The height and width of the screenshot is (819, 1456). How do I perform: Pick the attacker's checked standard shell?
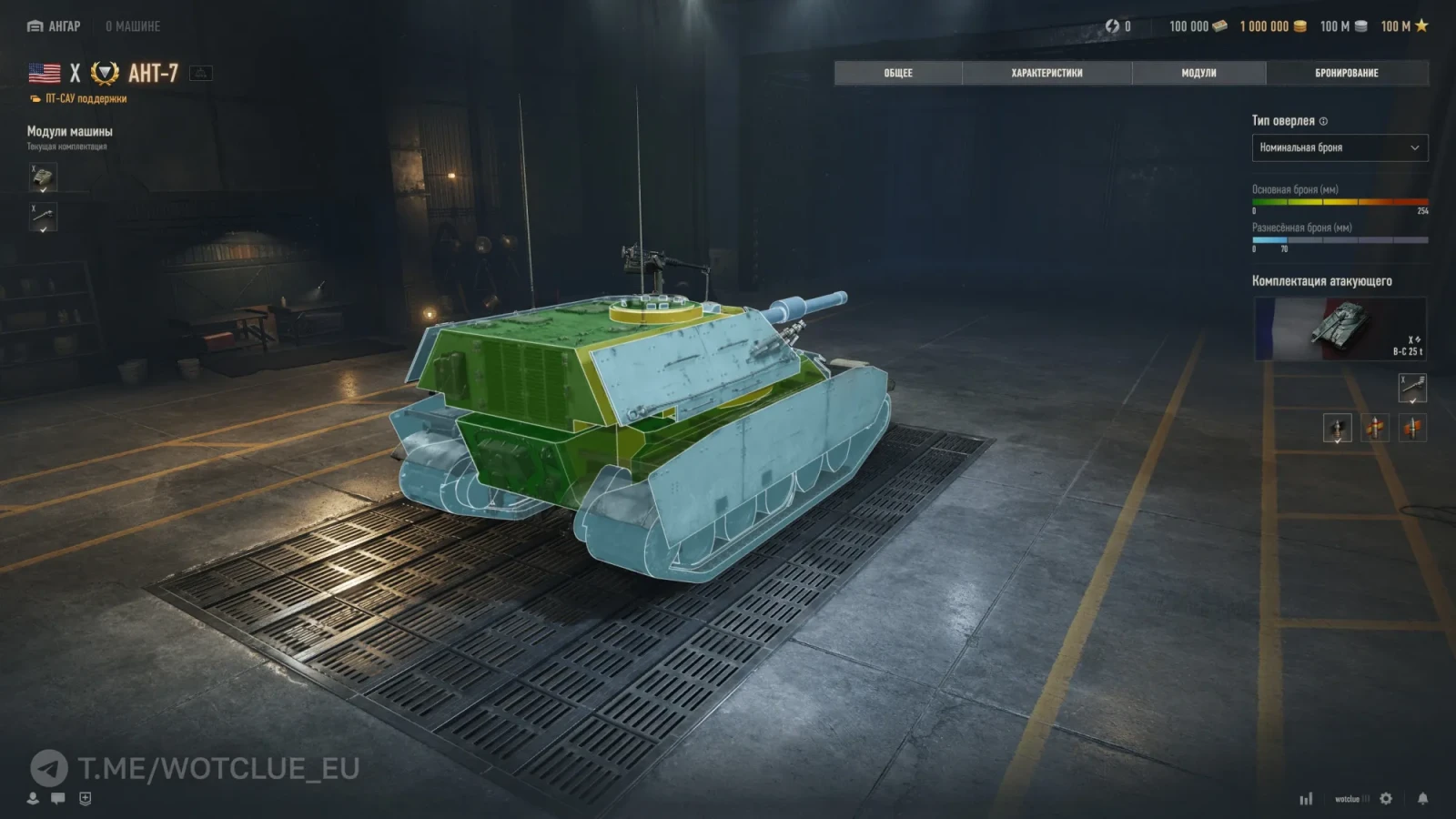[1337, 428]
